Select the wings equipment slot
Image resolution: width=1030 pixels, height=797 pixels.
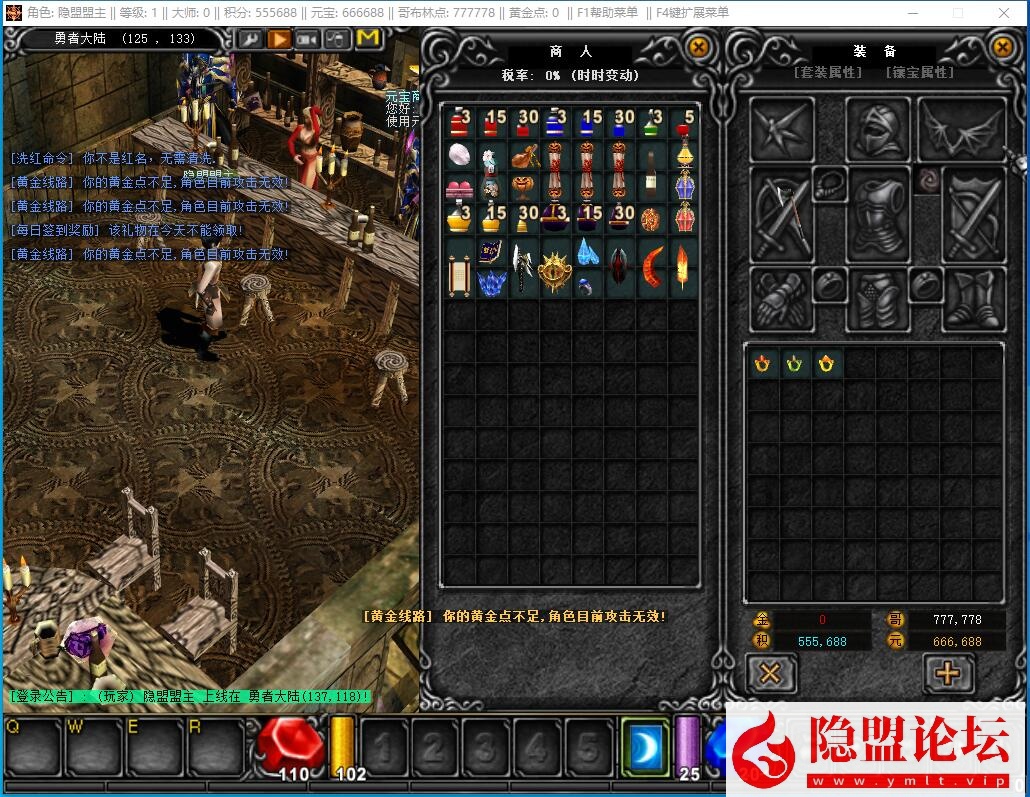coord(962,128)
